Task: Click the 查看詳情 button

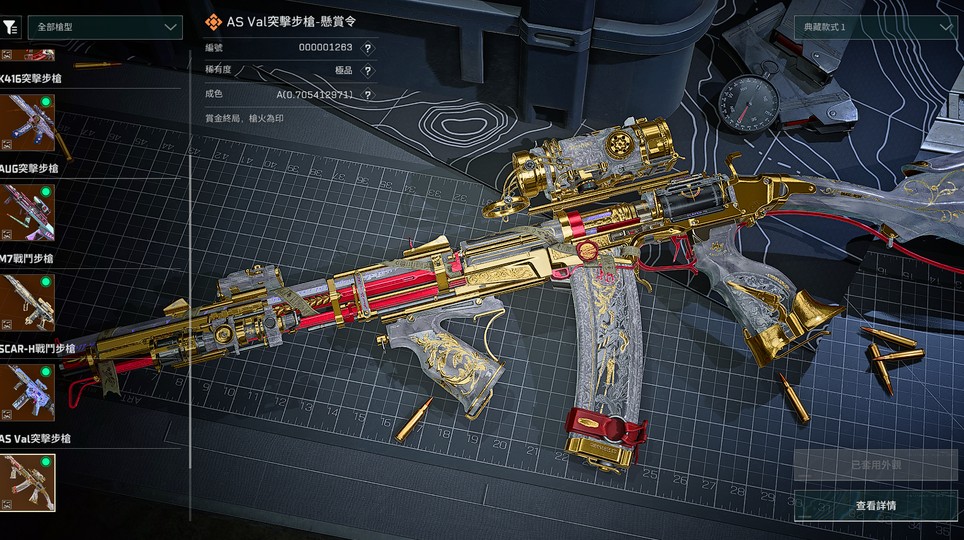Action: coord(874,505)
